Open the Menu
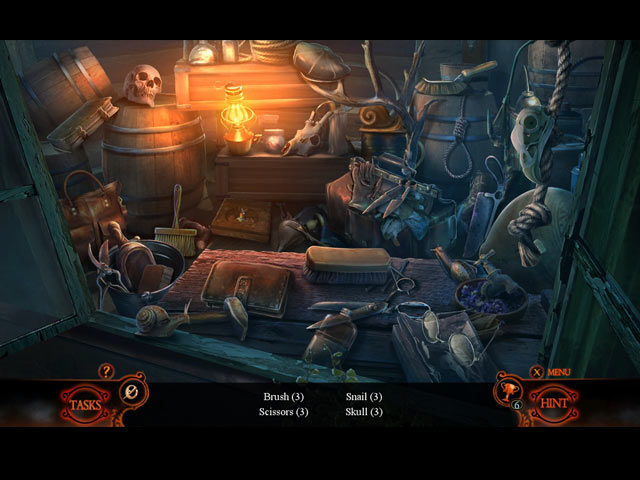This screenshot has height=480, width=640. 552,373
